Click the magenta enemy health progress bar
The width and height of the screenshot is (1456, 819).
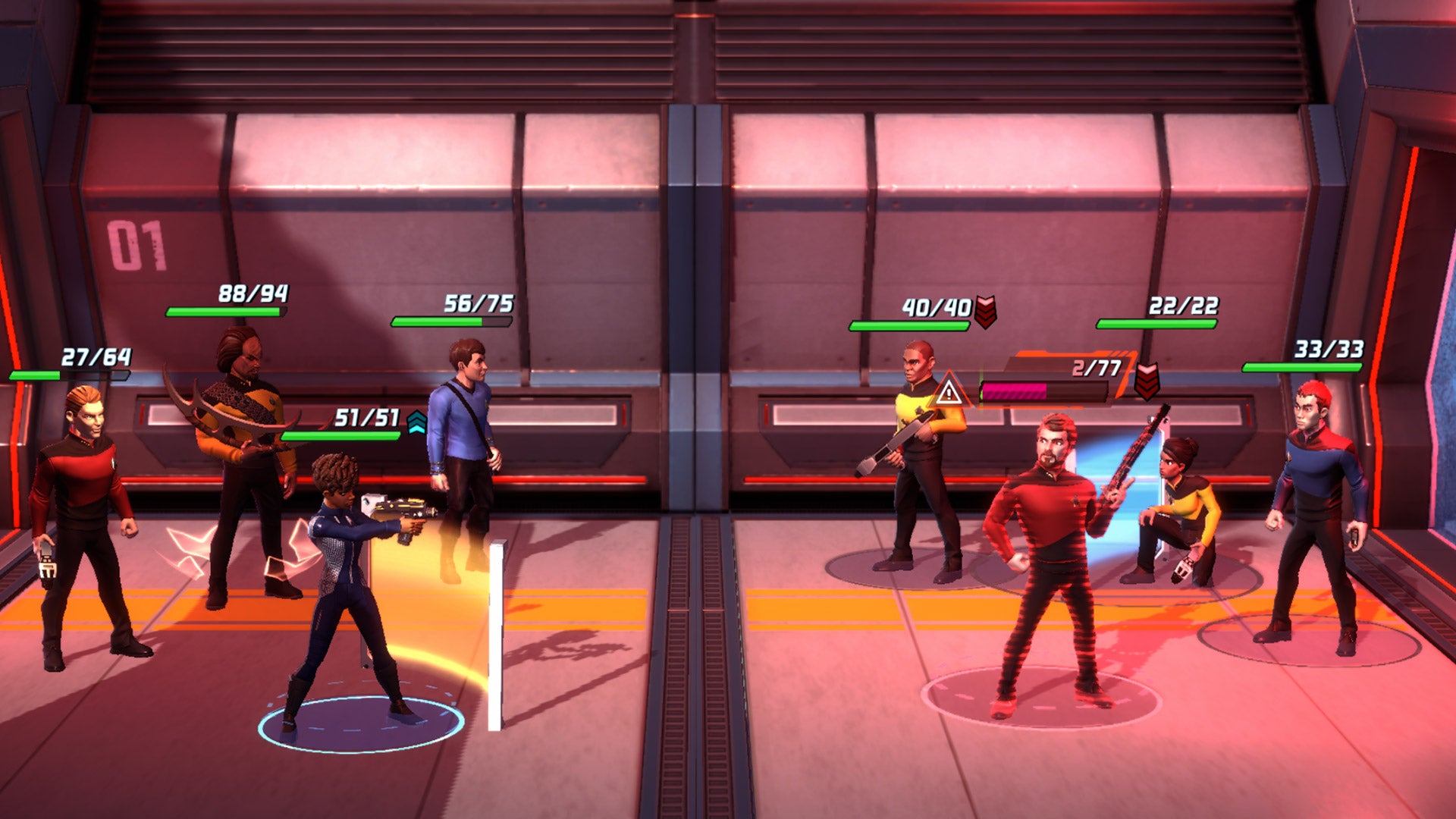click(1016, 391)
